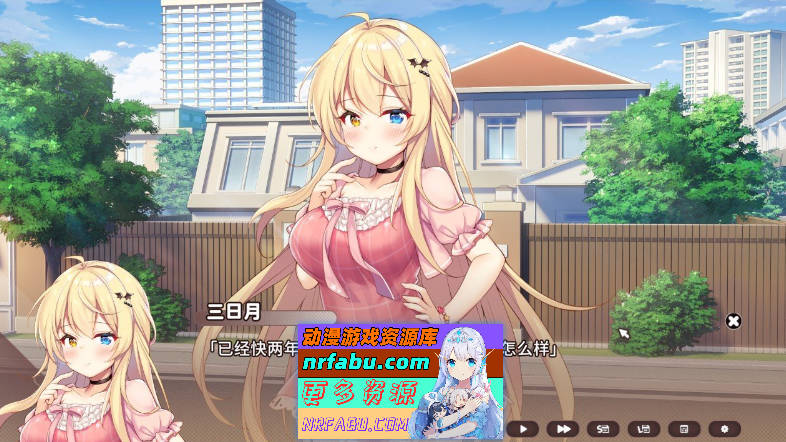The image size is (786, 442).
Task: Open the save menu (S icon)
Action: (603, 429)
